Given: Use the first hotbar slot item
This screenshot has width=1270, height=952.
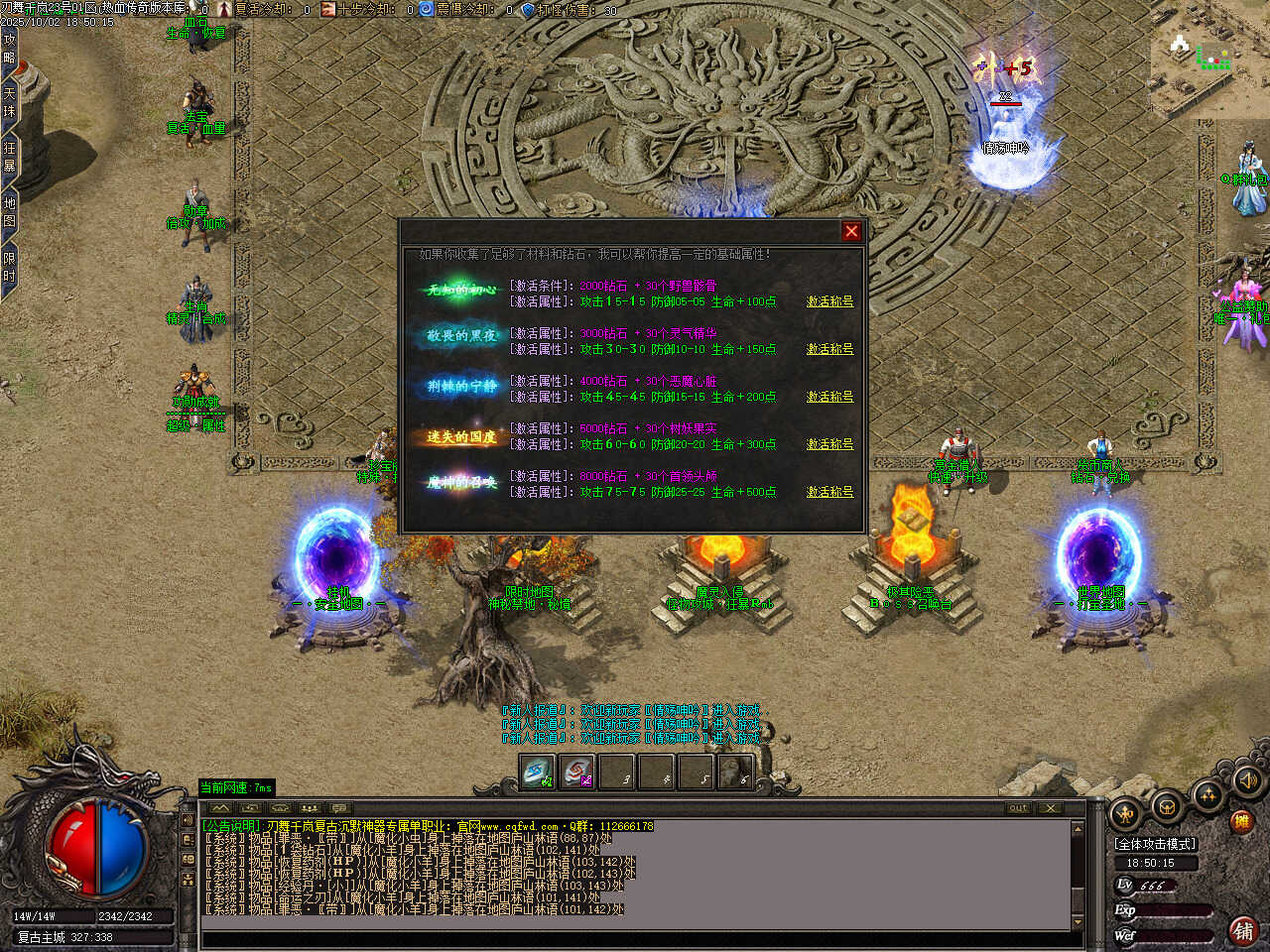Looking at the screenshot, I should click(x=538, y=772).
